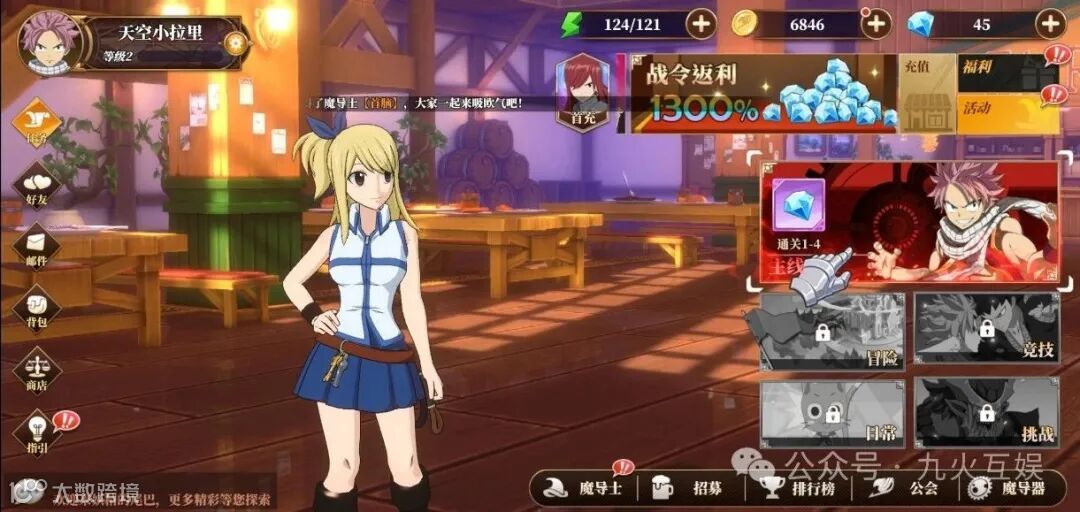This screenshot has width=1080, height=512.
Task: Open the 背包 backpack inventory
Action: point(37,309)
